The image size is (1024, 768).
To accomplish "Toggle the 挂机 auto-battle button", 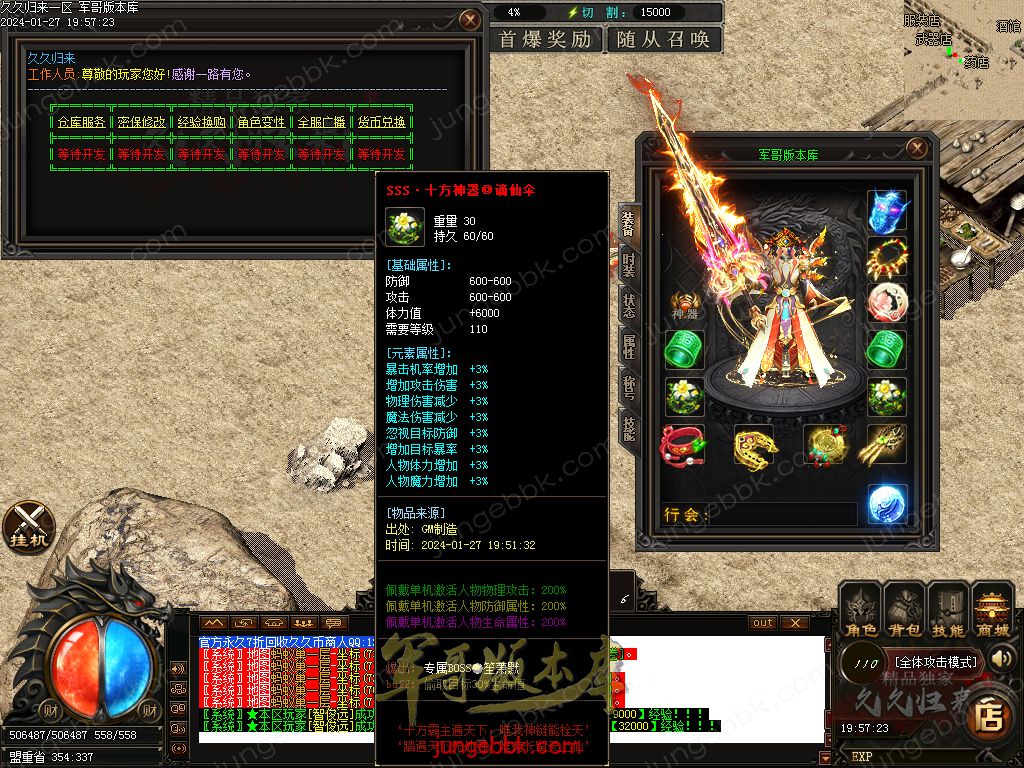I will coord(28,527).
